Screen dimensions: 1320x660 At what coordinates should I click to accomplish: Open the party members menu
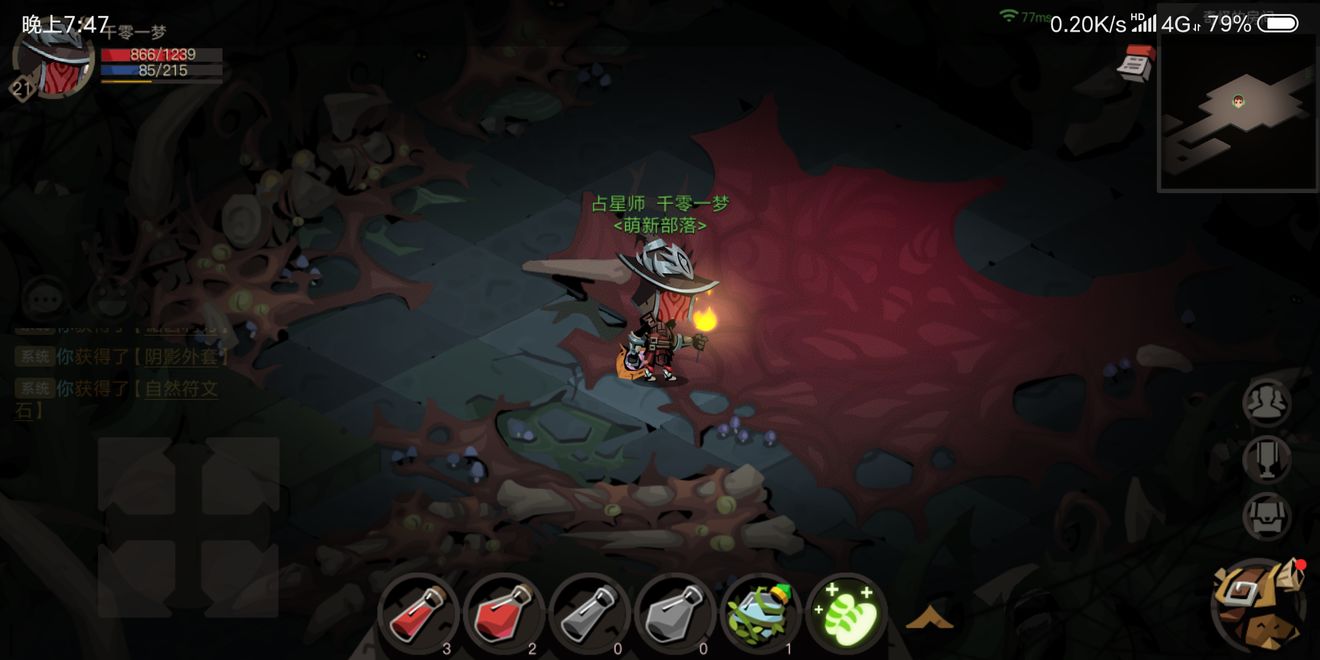point(1266,403)
